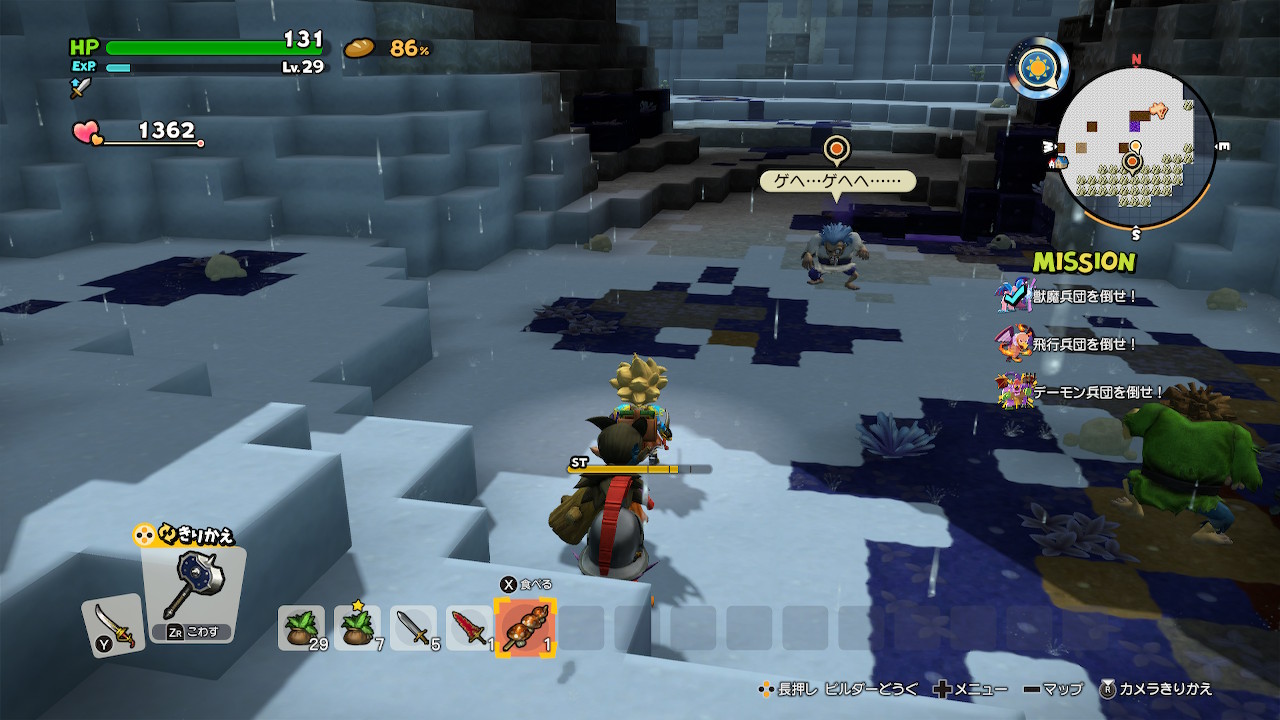This screenshot has width=1280, height=720.
Task: Click the hammer tool labeled こわす
Action: coord(192,594)
